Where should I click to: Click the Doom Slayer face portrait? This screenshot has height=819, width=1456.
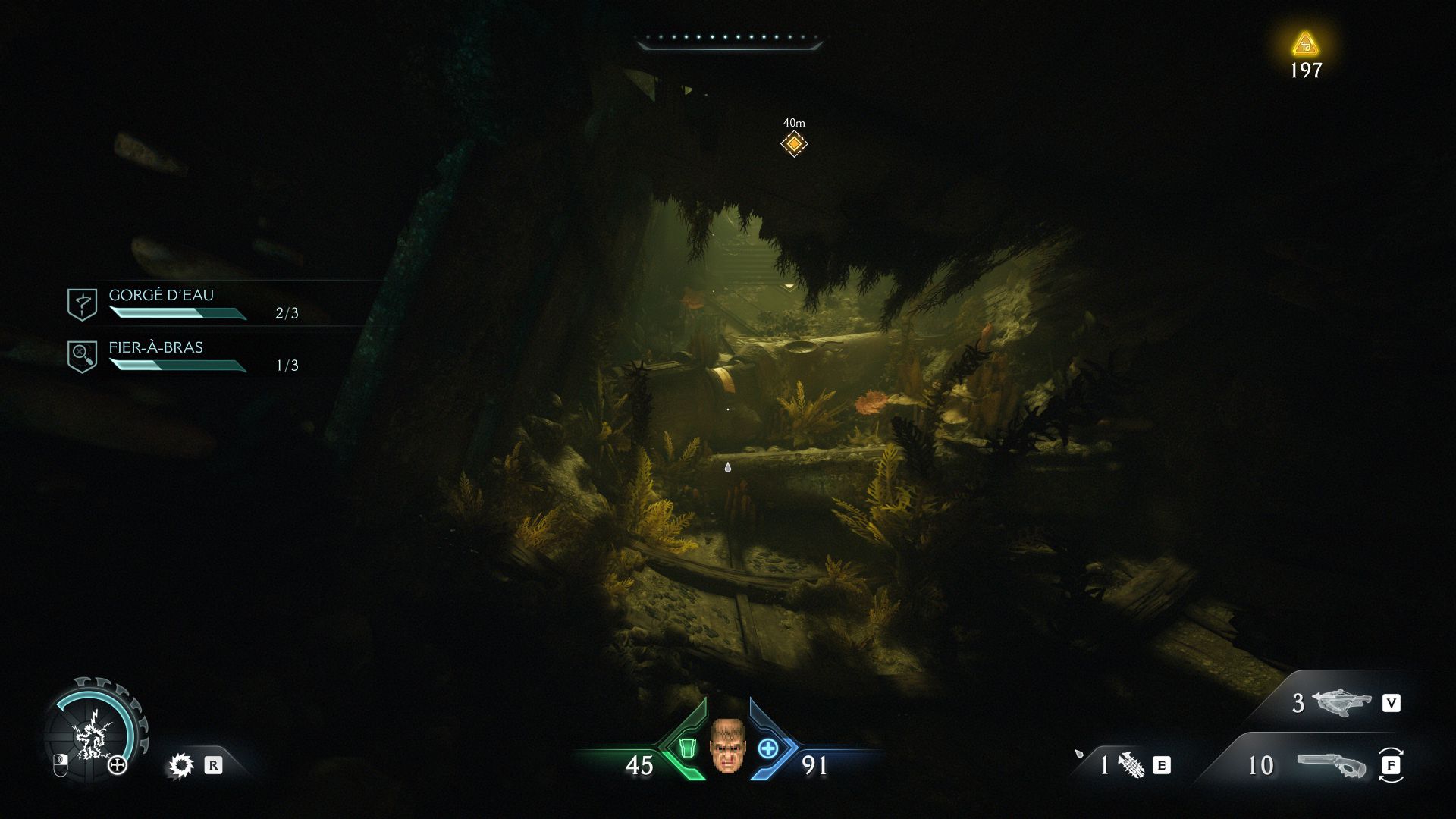pyautogui.click(x=727, y=746)
